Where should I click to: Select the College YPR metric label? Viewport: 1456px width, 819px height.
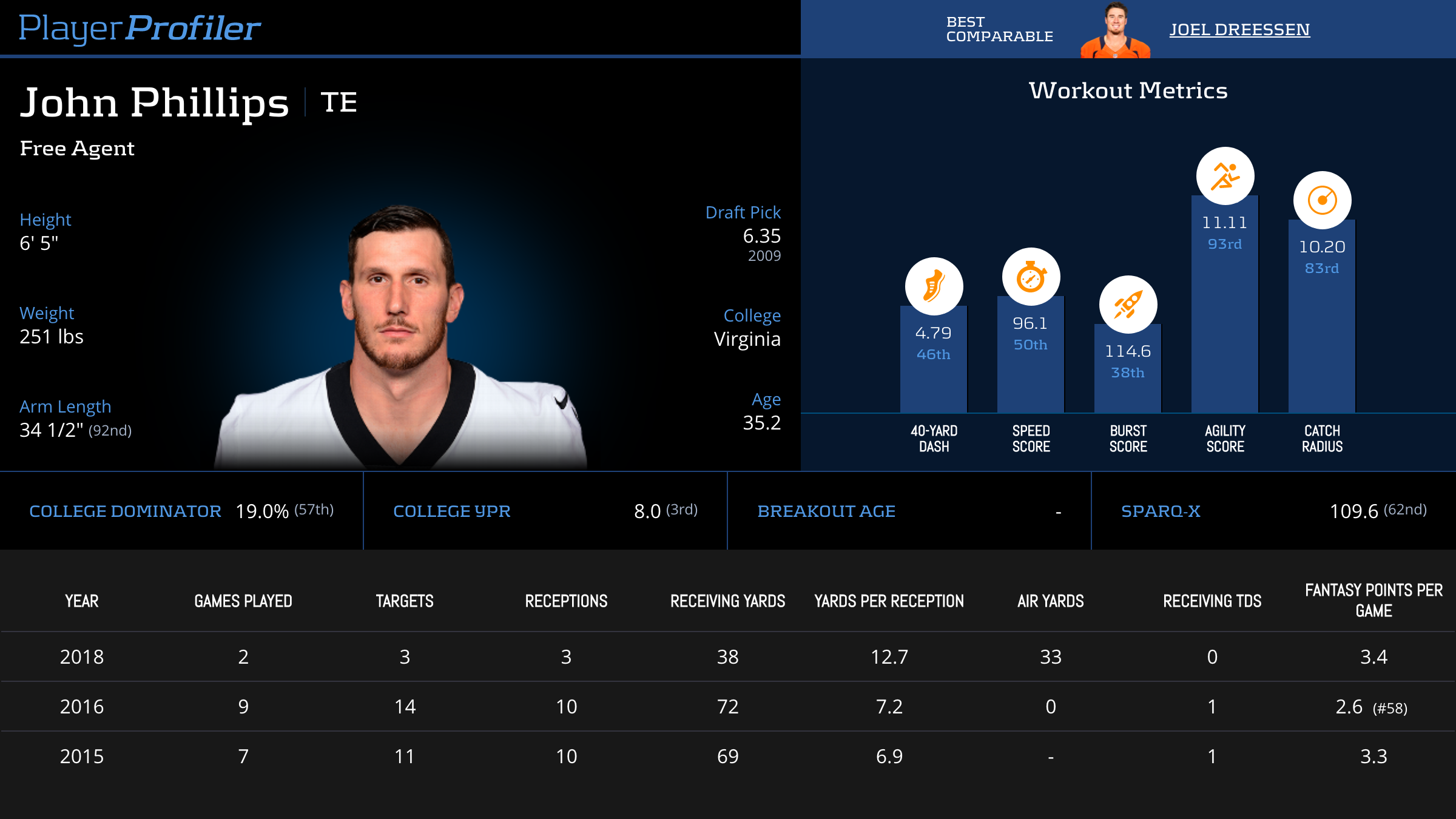pyautogui.click(x=452, y=511)
